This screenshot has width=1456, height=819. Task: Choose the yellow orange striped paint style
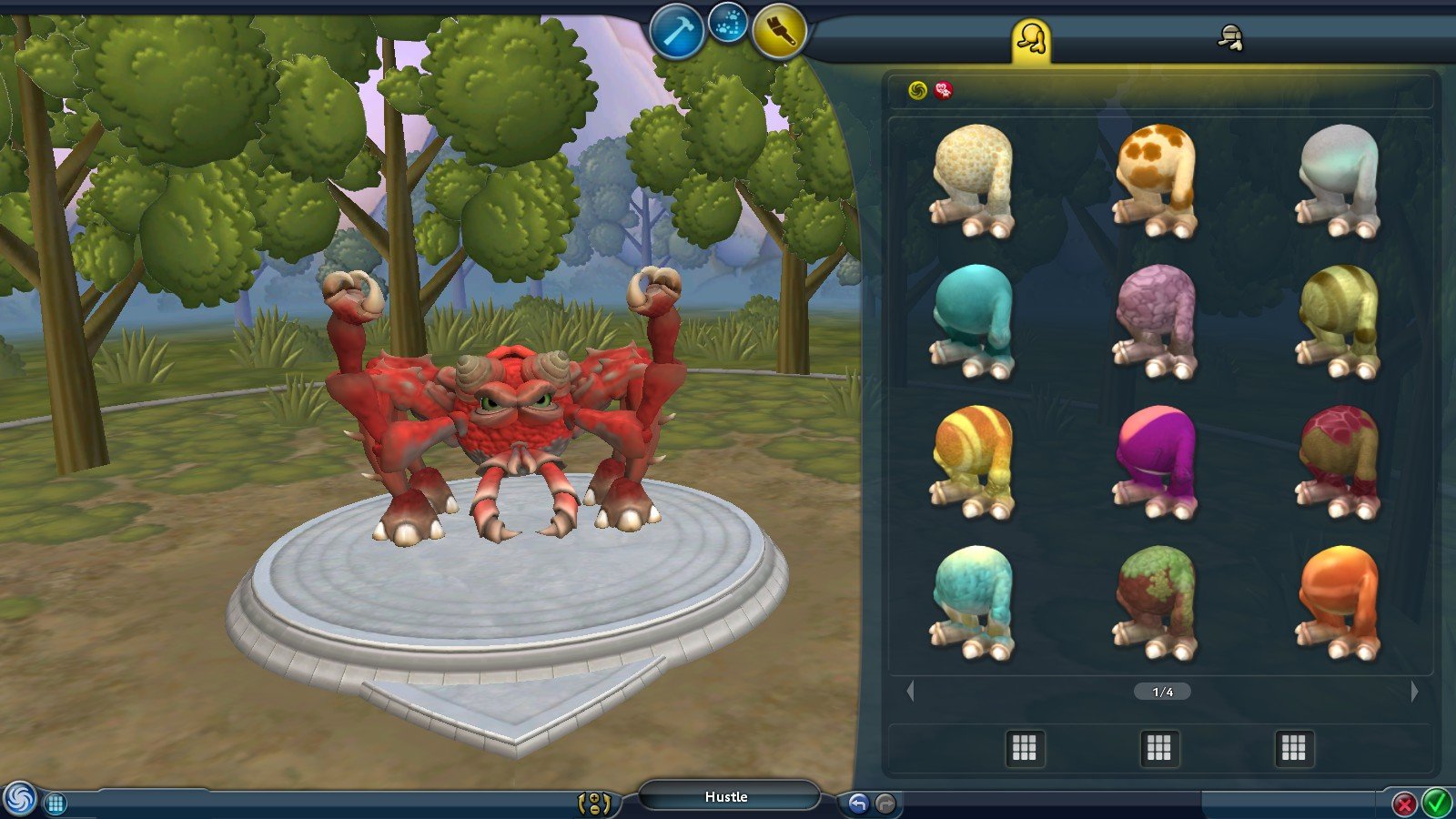972,461
